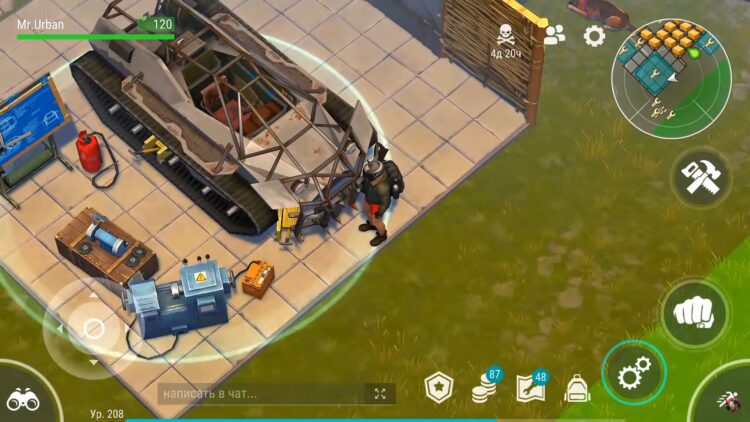The height and width of the screenshot is (422, 750).
Task: Tap the virtual movement joystick
Action: (93, 328)
